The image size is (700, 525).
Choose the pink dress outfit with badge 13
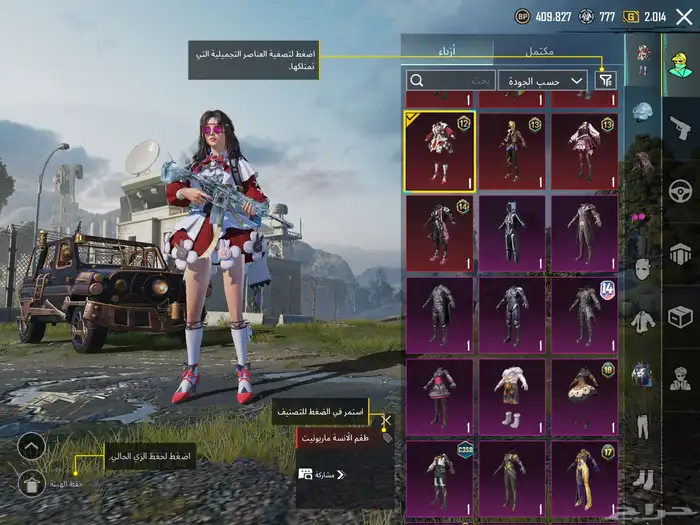click(x=584, y=151)
